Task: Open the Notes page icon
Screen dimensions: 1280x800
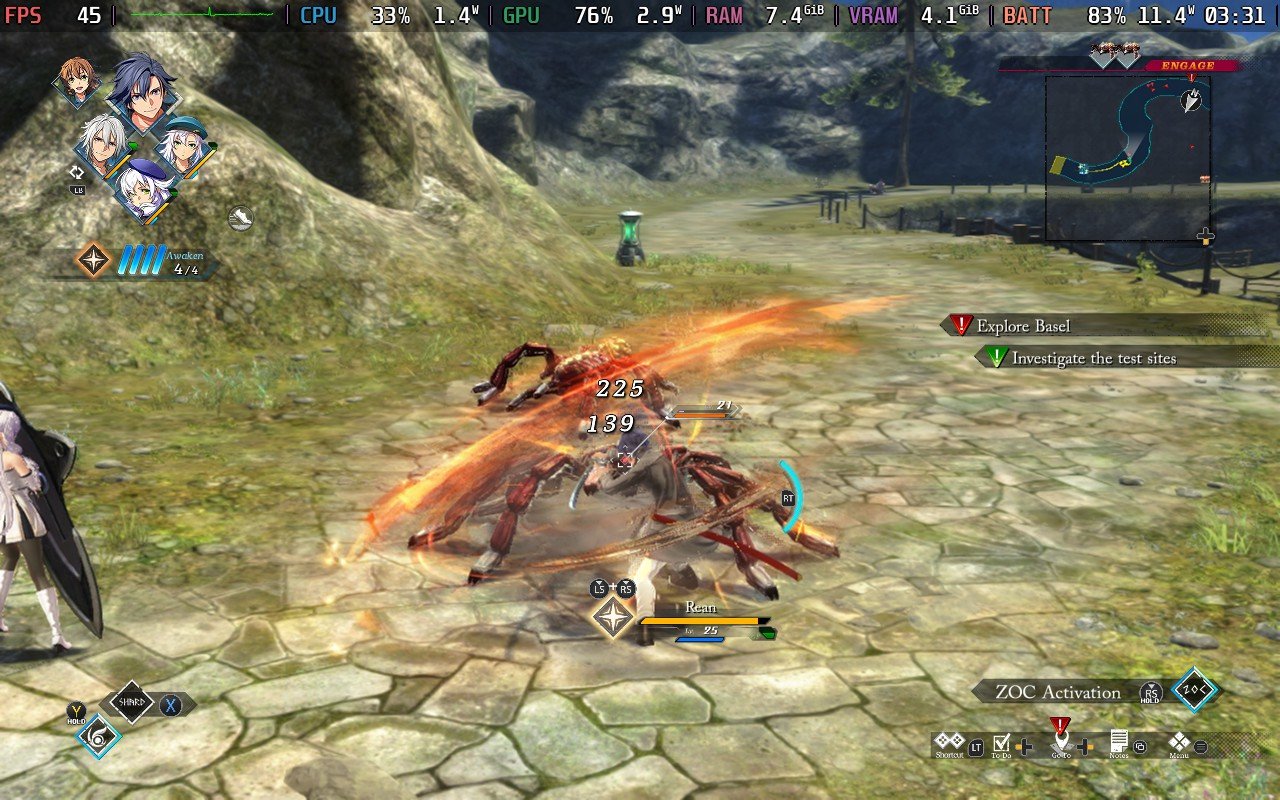Action: point(1119,743)
